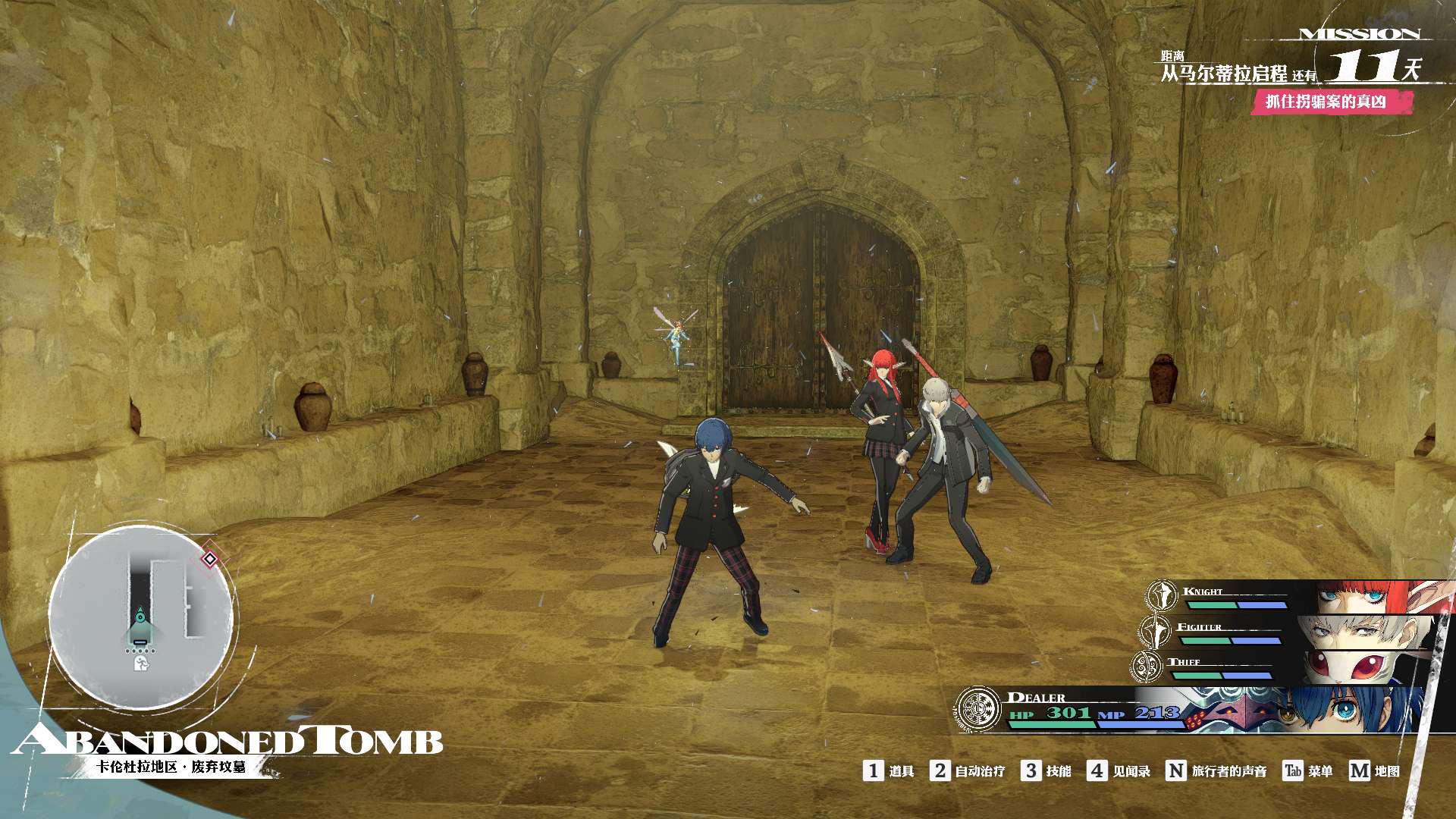The height and width of the screenshot is (819, 1456).
Task: Click the diamond marker on the minimap
Action: [209, 560]
